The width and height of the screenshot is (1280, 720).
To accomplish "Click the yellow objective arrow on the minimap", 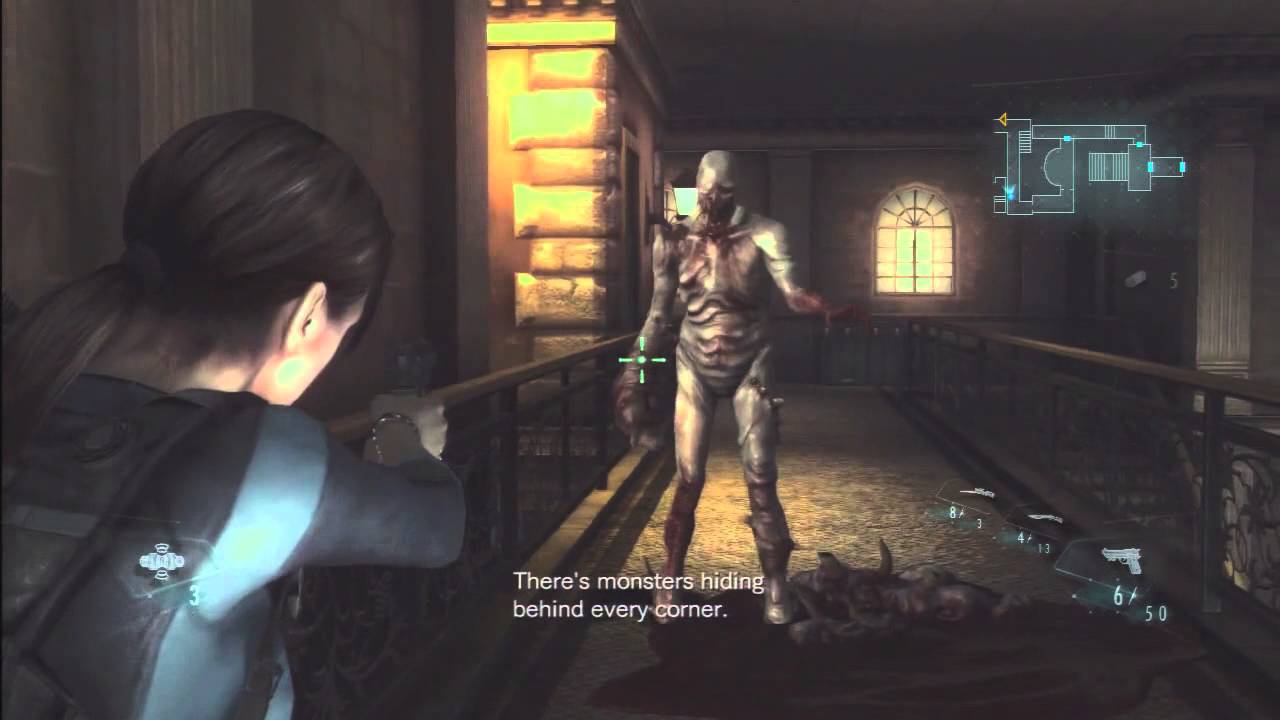I will click(1002, 119).
